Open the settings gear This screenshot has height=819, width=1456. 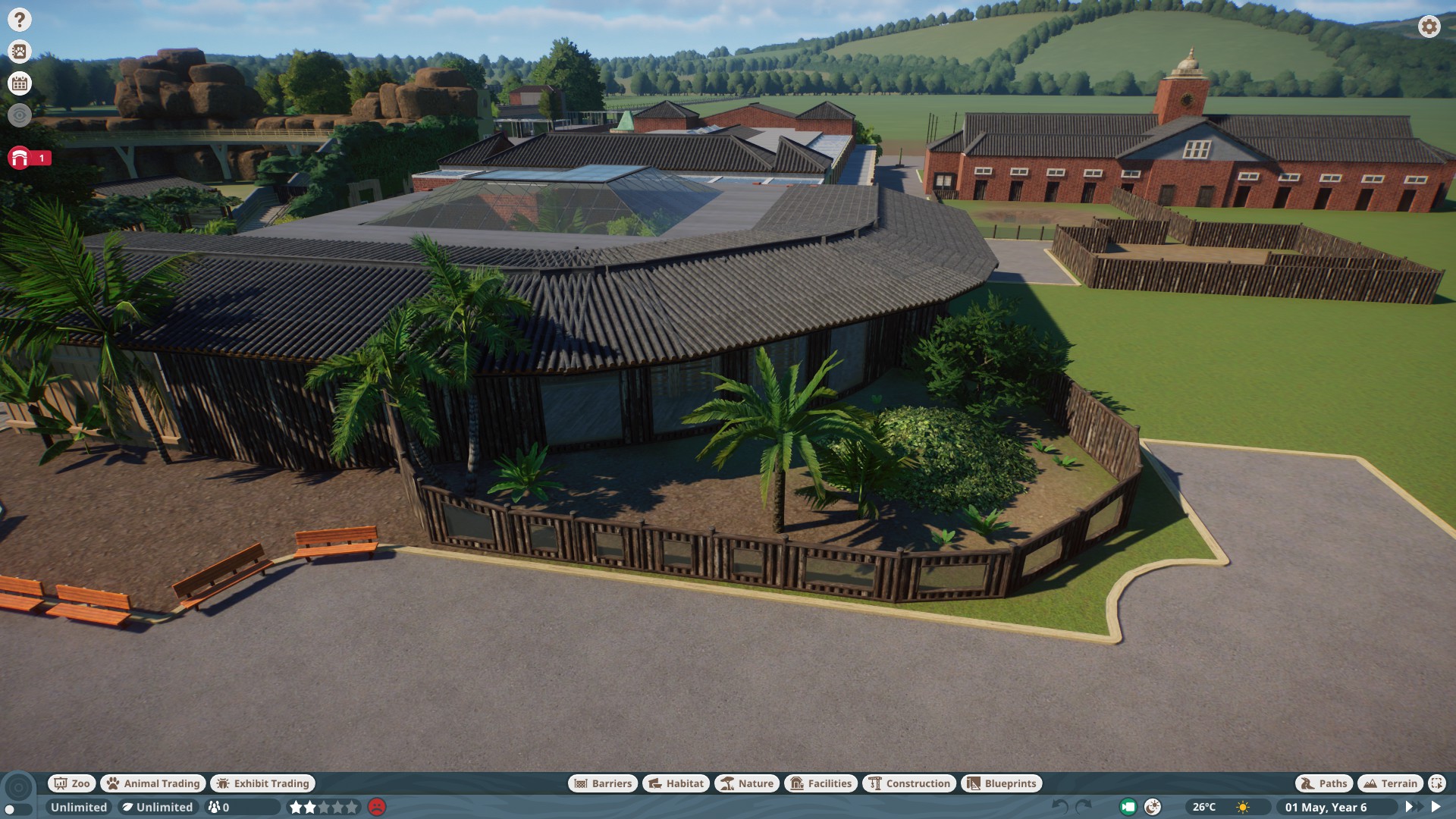(1429, 27)
